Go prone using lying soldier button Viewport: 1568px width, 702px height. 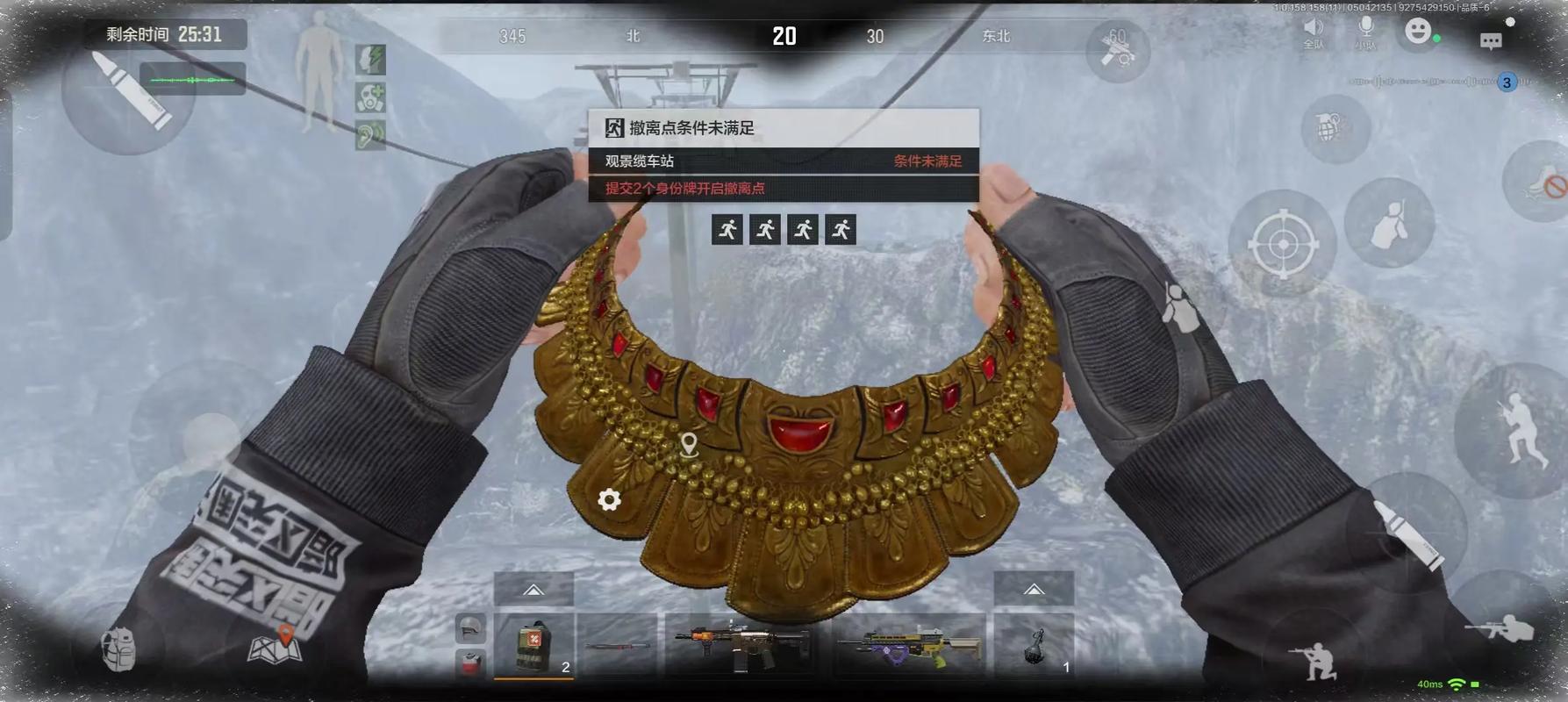tap(1500, 628)
